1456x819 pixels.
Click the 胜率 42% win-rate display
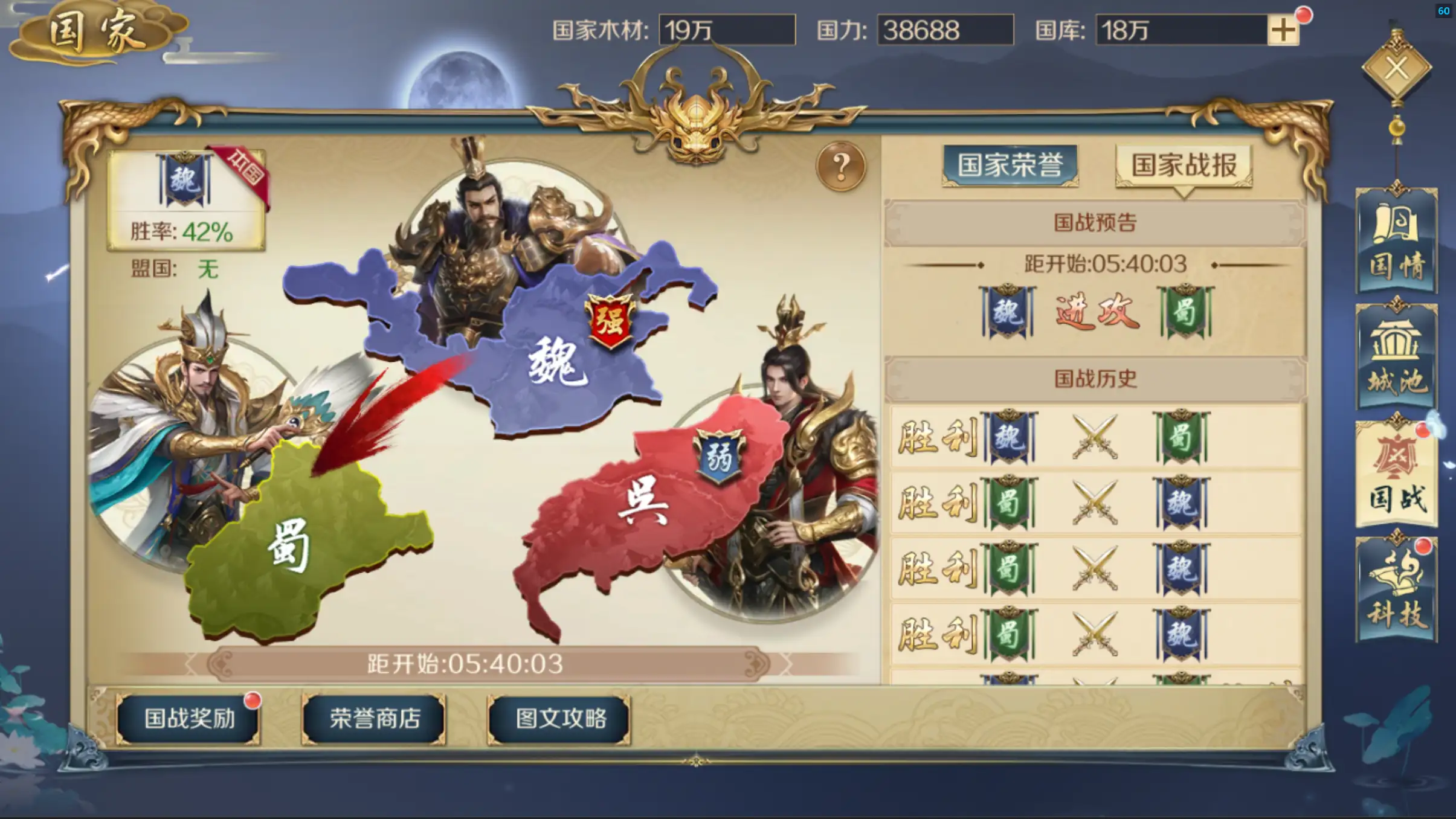[x=181, y=232]
